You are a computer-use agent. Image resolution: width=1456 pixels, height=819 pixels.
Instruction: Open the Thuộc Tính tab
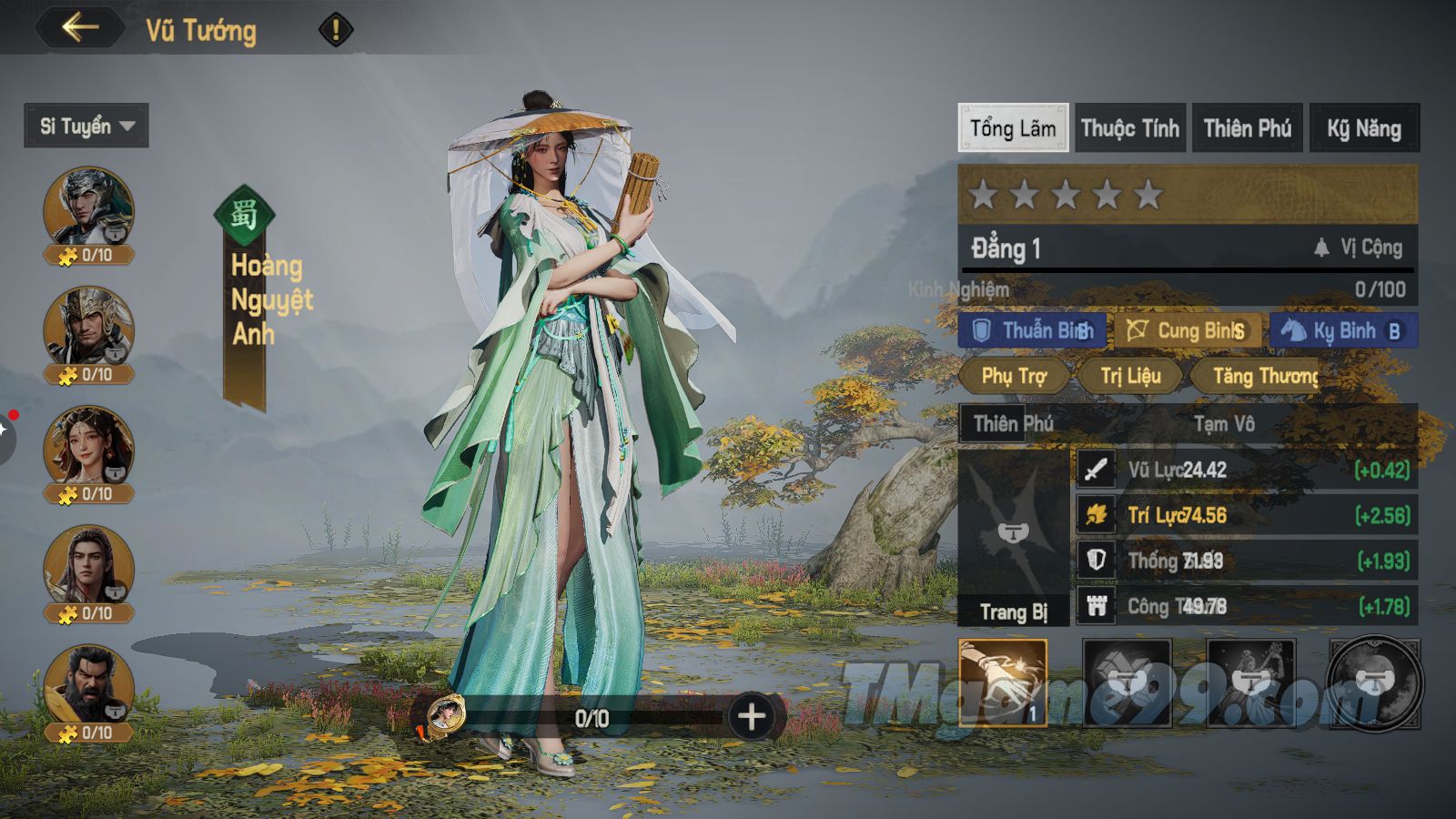tap(1130, 128)
